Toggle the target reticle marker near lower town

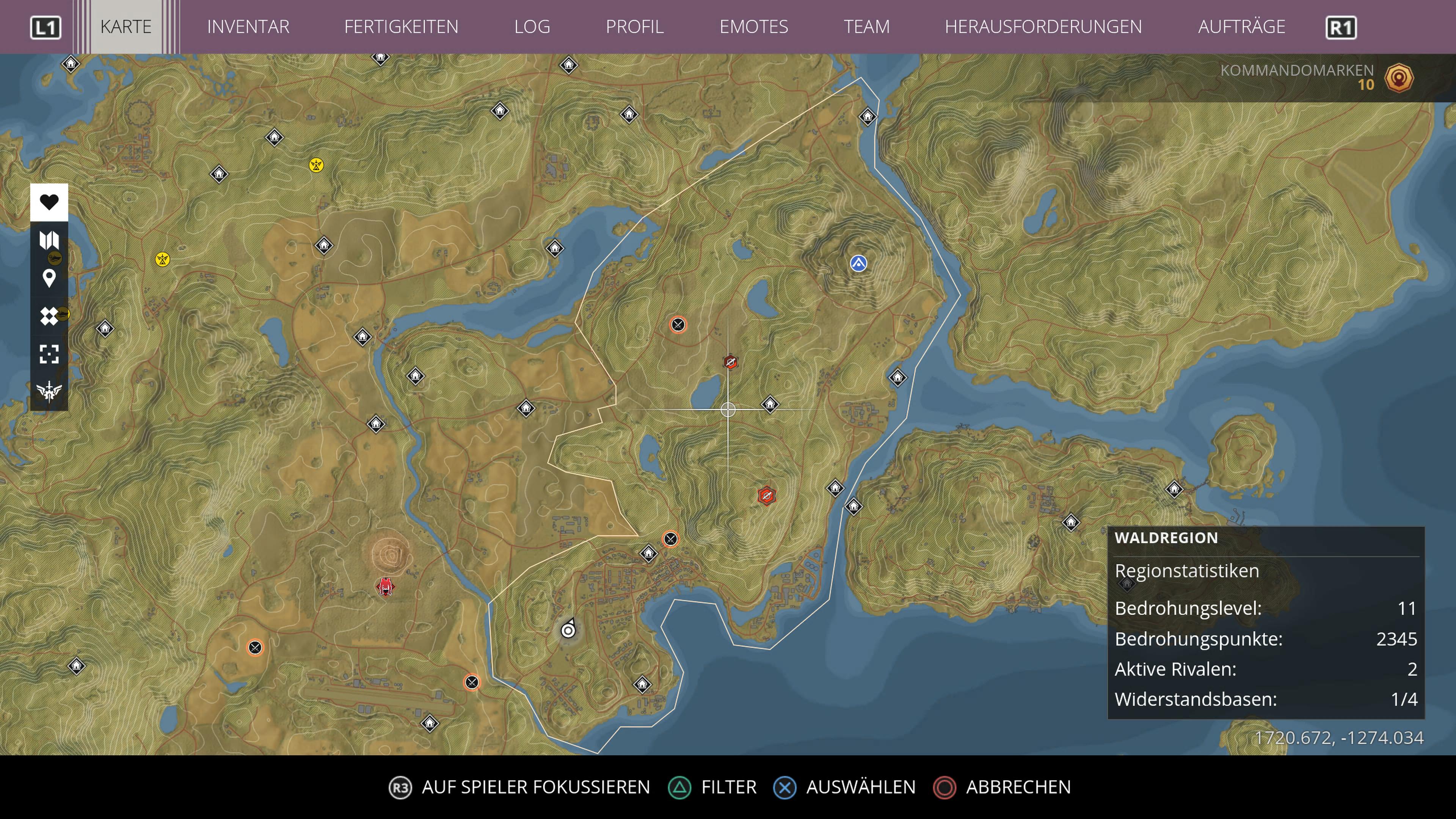pyautogui.click(x=569, y=630)
